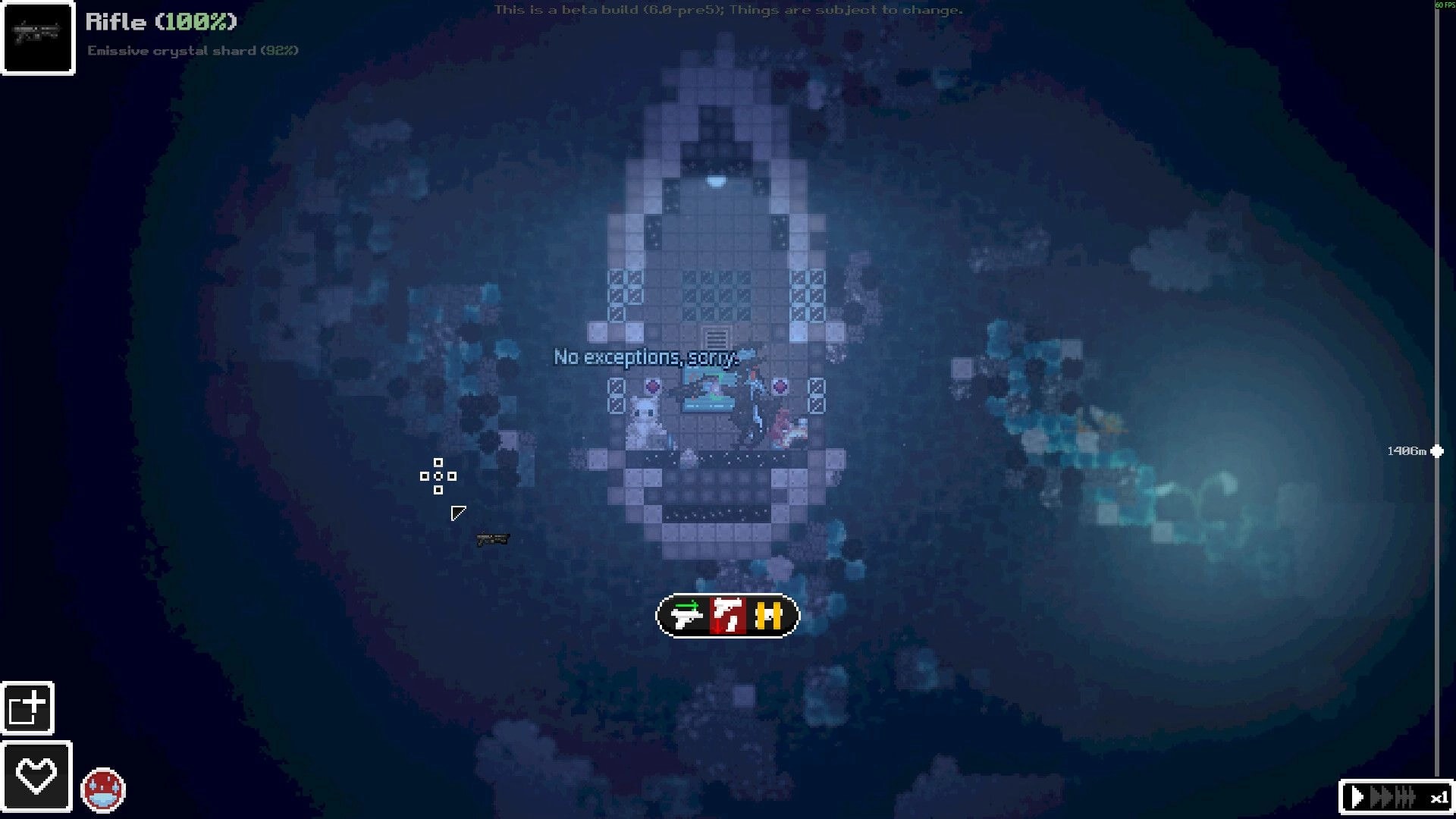Click the play arrow in speed controls
The width and height of the screenshot is (1456, 819).
[x=1357, y=797]
